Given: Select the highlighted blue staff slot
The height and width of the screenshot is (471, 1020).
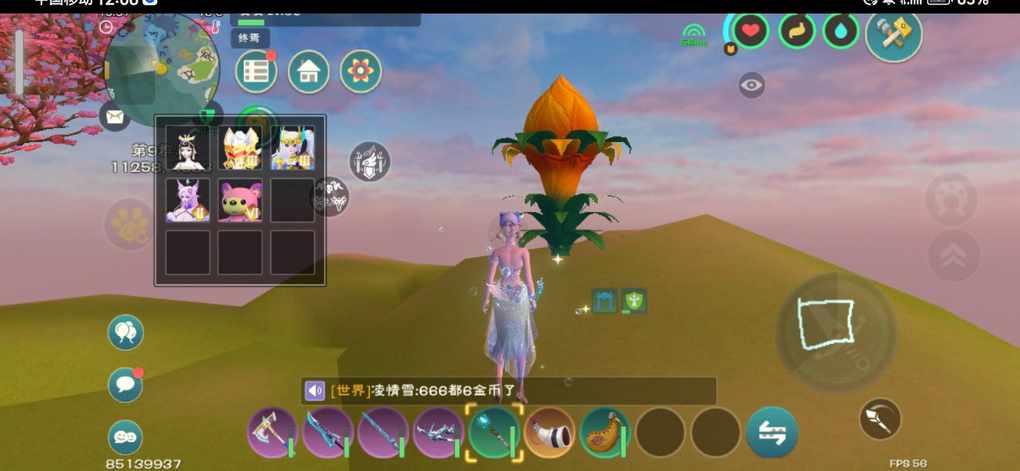Looking at the screenshot, I should coord(494,432).
